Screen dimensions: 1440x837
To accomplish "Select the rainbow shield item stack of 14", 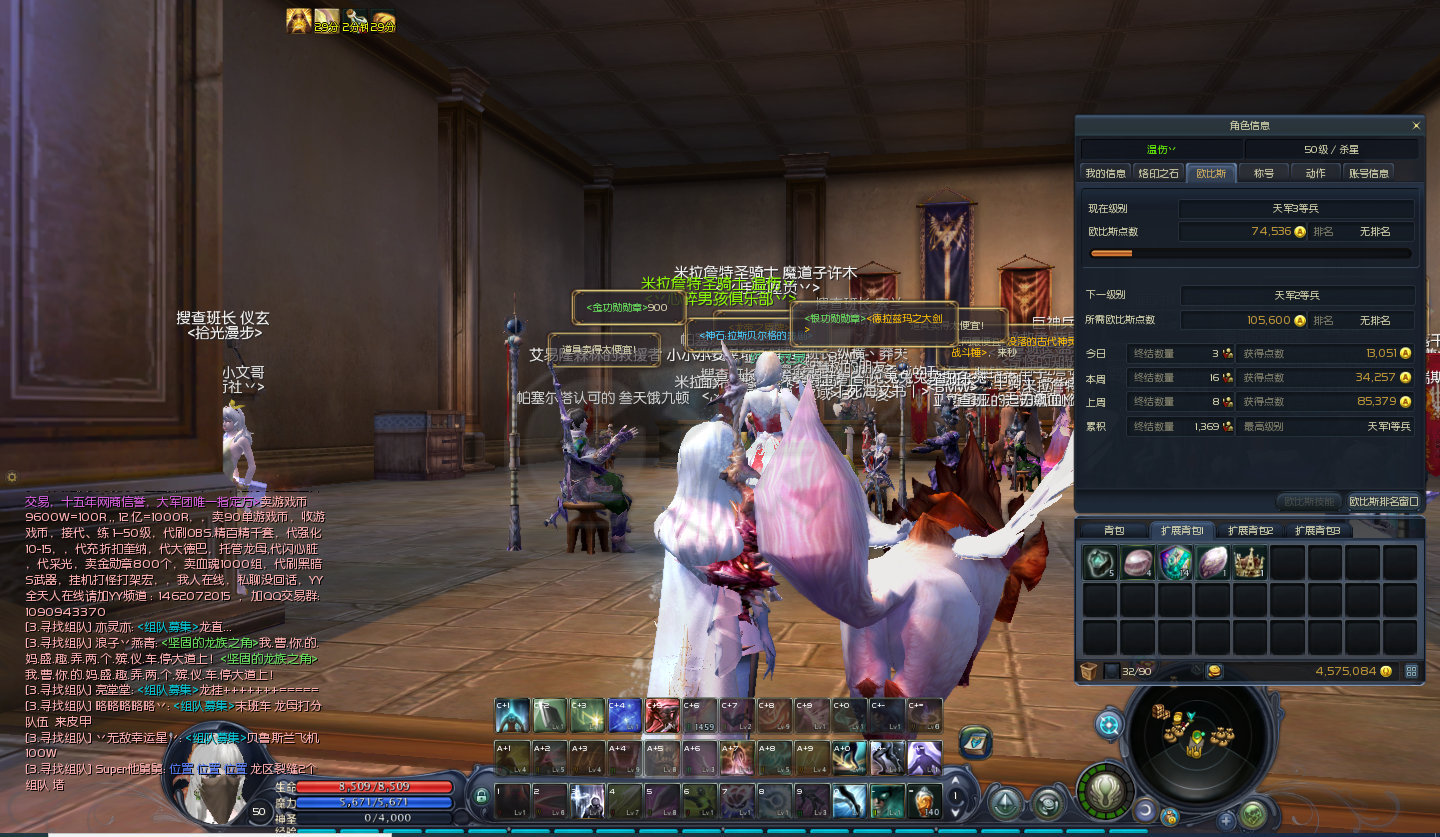I will pyautogui.click(x=1175, y=563).
